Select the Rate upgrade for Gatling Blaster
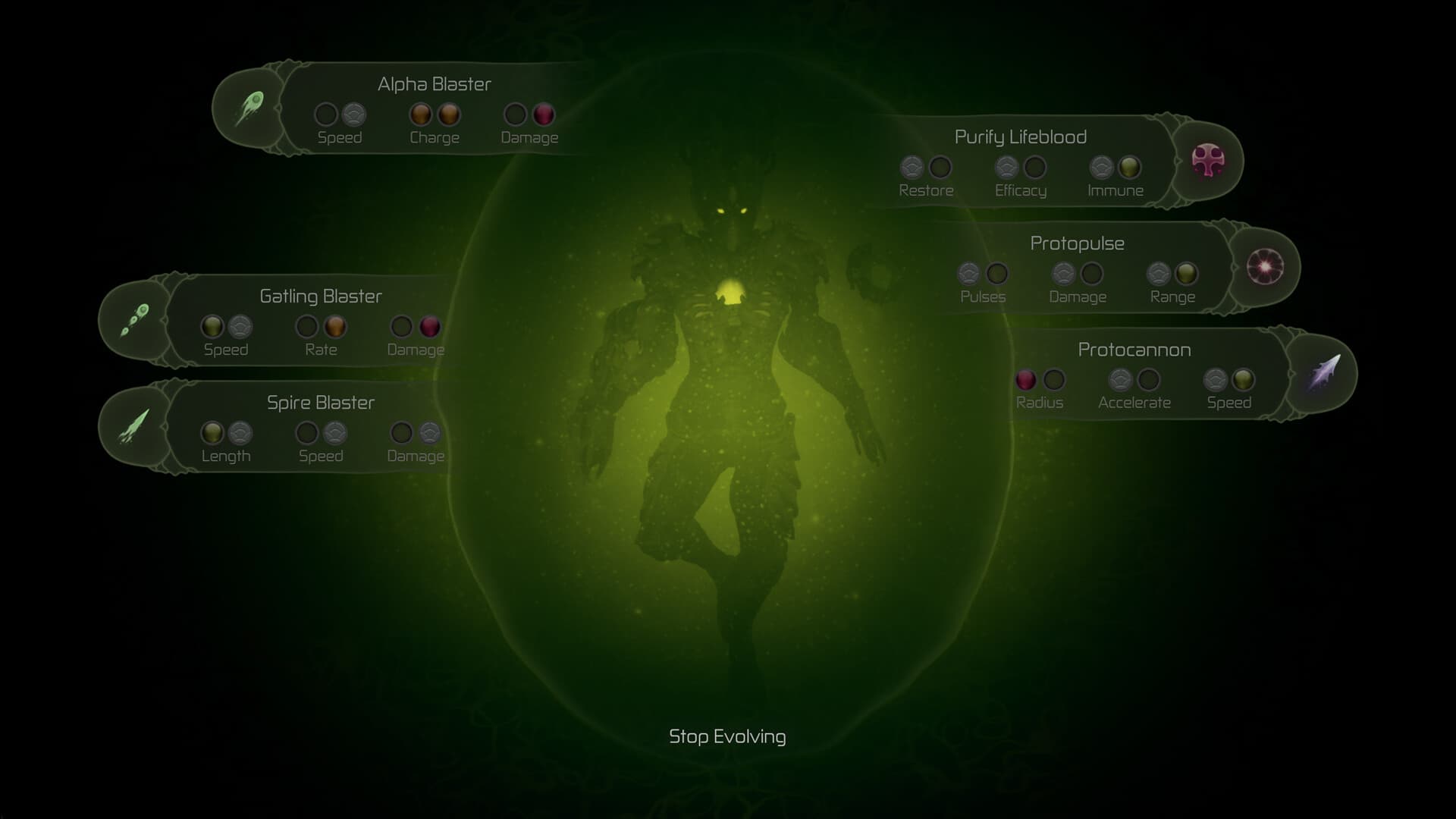The image size is (1456, 819). [334, 327]
